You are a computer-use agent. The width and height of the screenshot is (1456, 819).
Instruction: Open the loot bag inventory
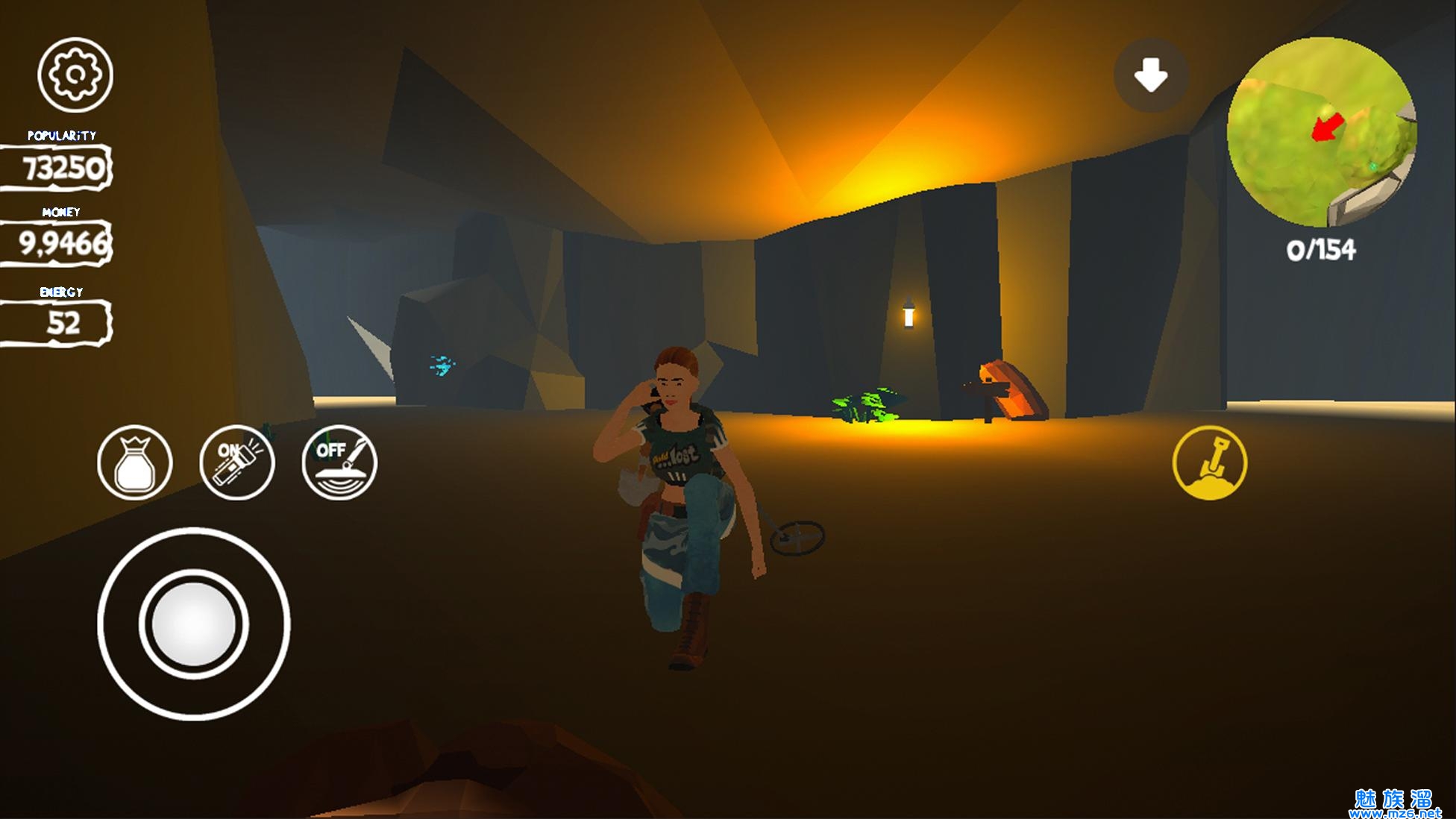135,462
